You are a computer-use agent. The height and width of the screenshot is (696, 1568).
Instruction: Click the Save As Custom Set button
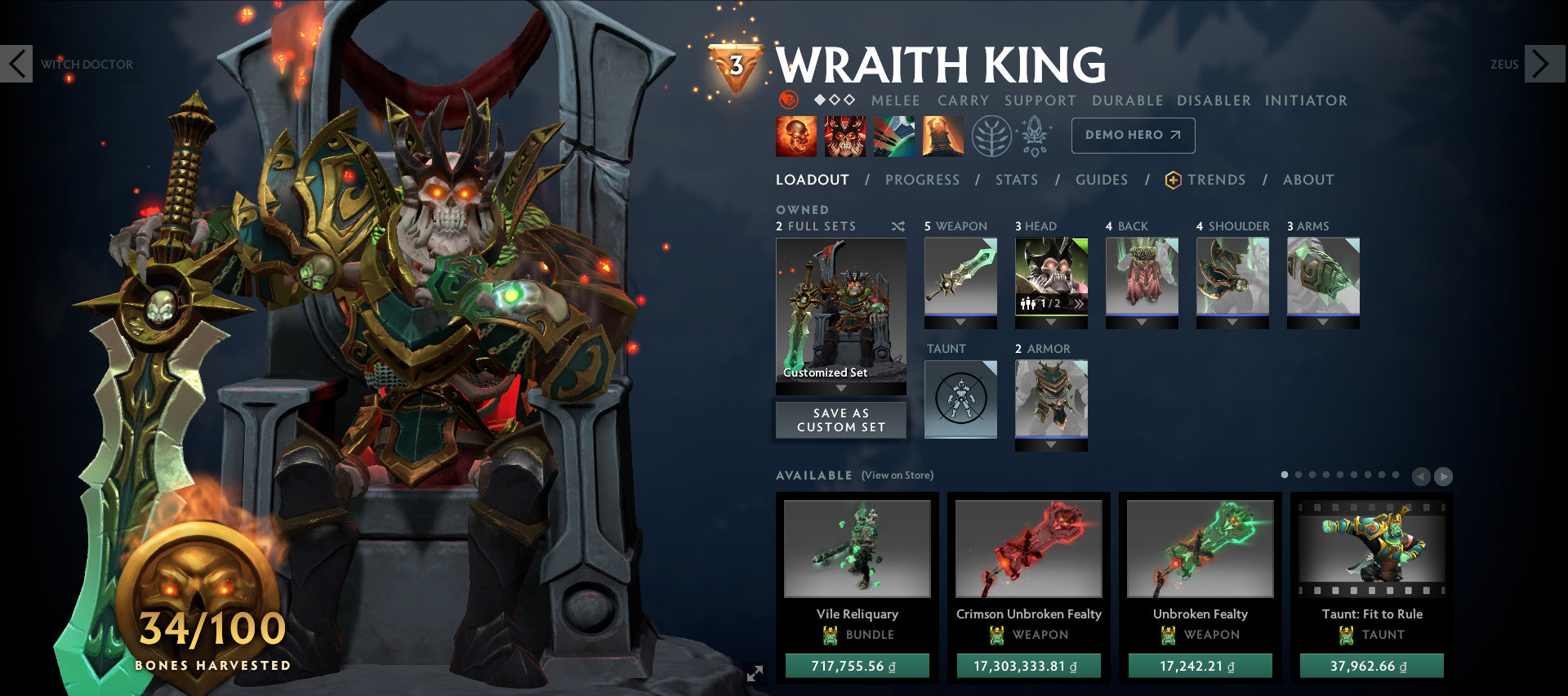[x=840, y=420]
